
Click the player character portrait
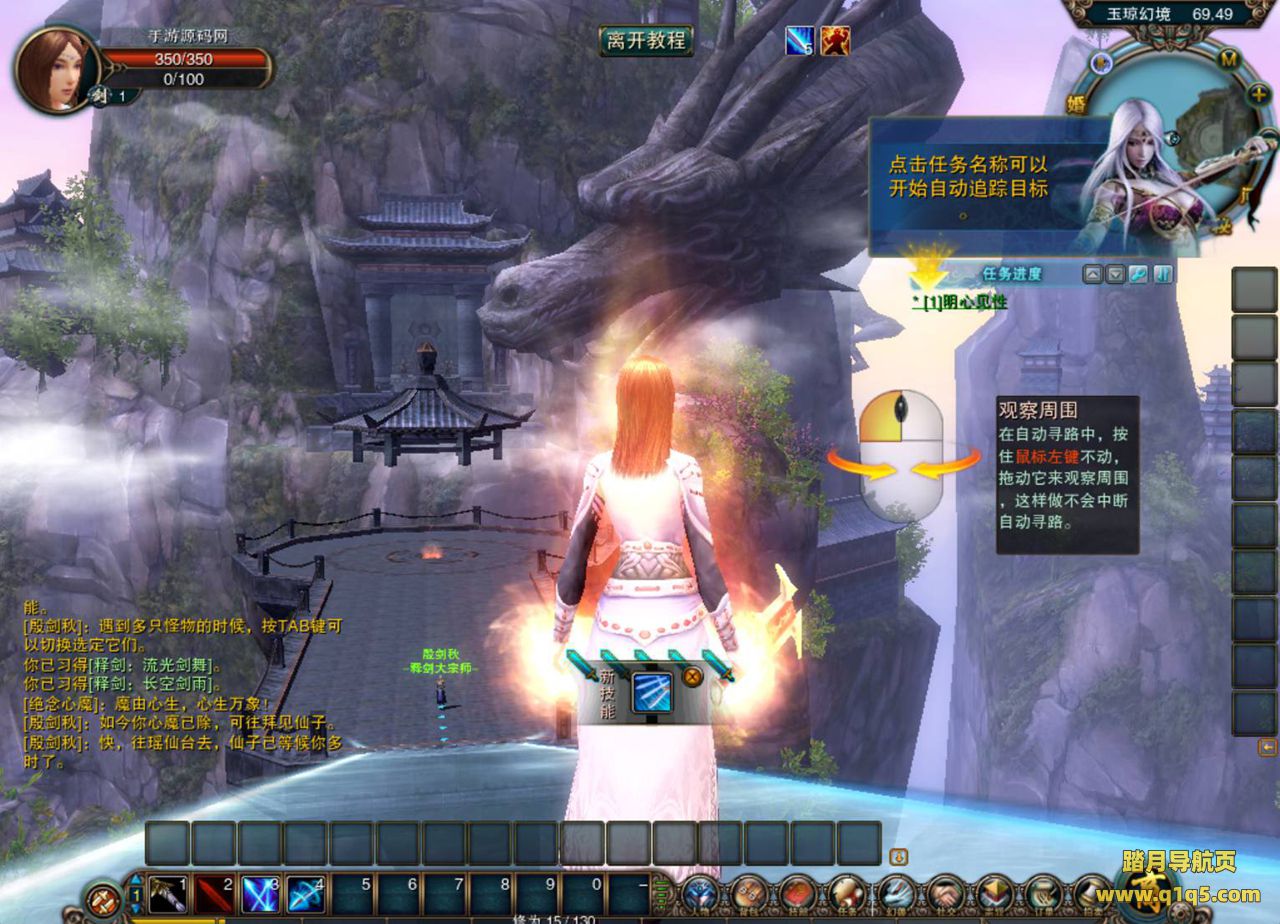click(54, 68)
